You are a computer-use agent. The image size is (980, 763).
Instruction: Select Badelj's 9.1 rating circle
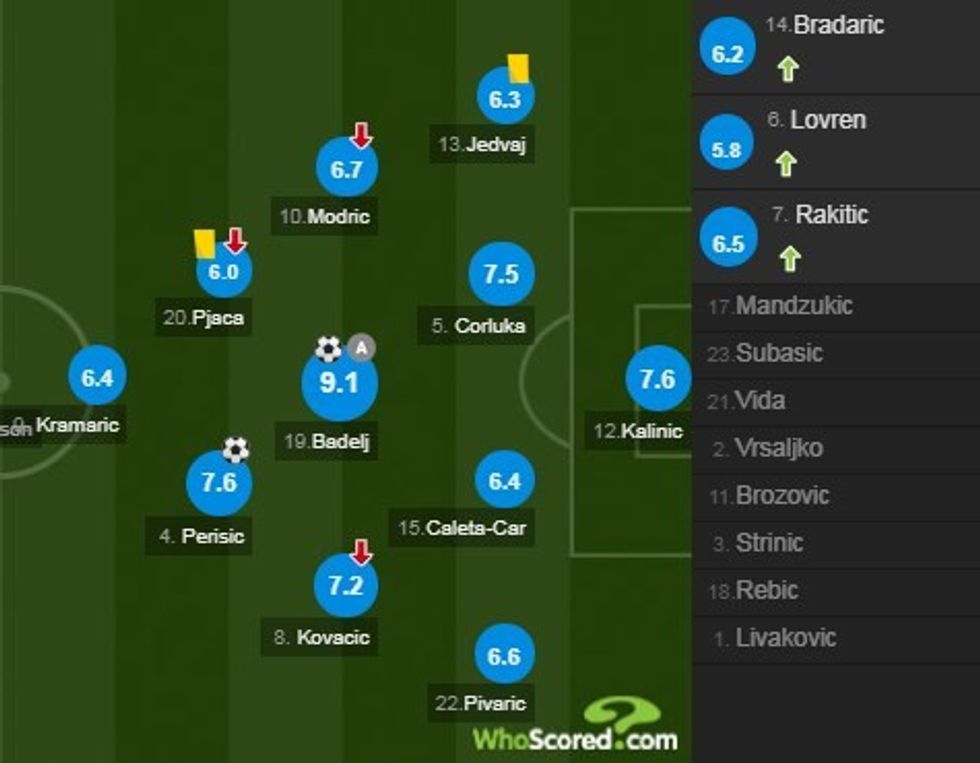339,383
